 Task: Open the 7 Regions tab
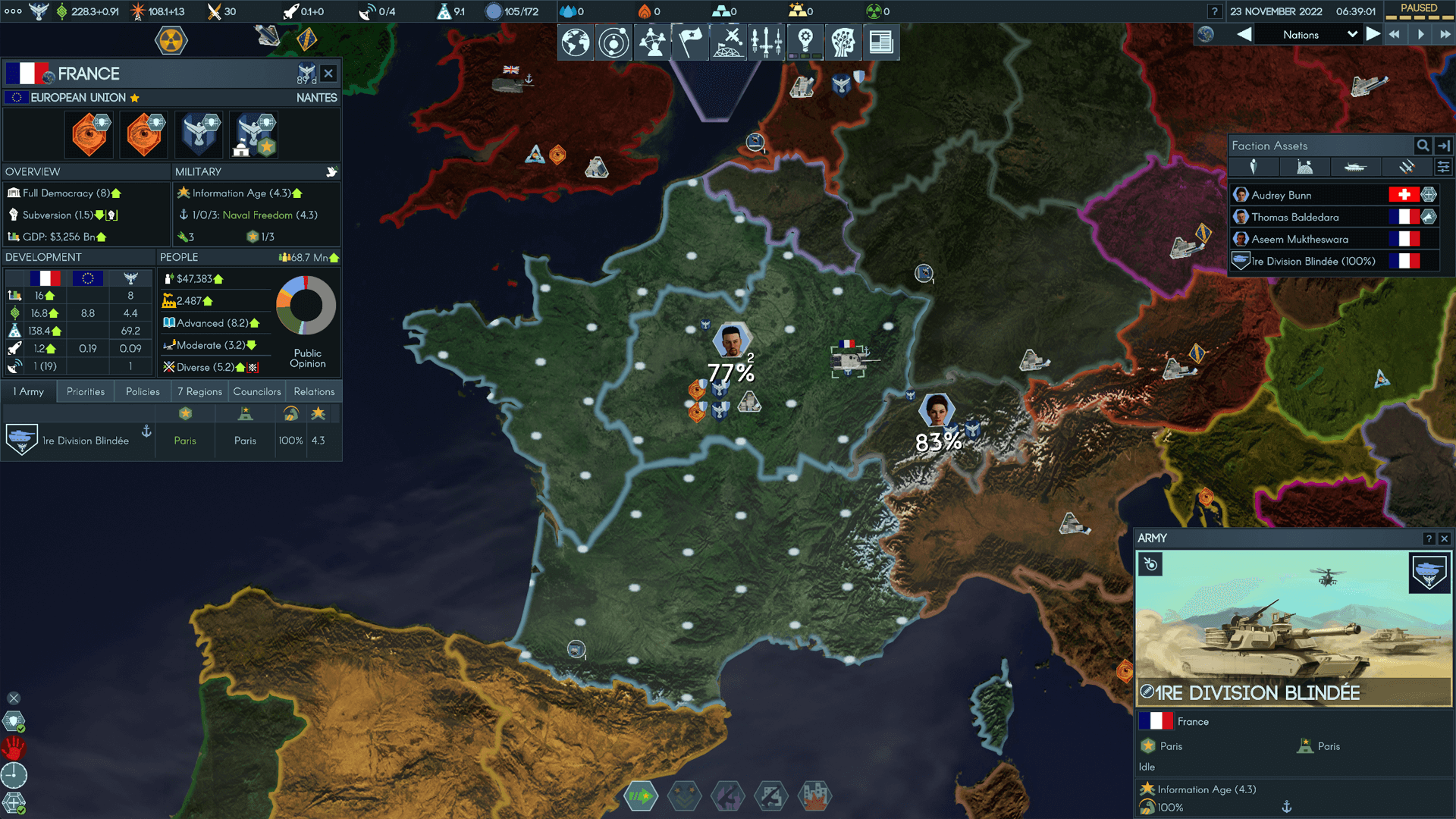(x=199, y=391)
